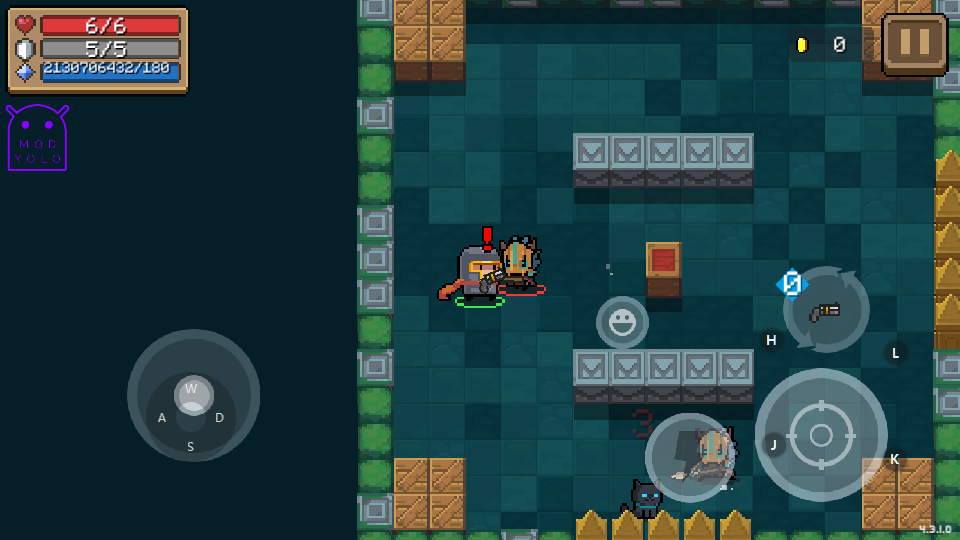Screen dimensions: 960x540
Task: Open the smiley emote button
Action: 622,322
